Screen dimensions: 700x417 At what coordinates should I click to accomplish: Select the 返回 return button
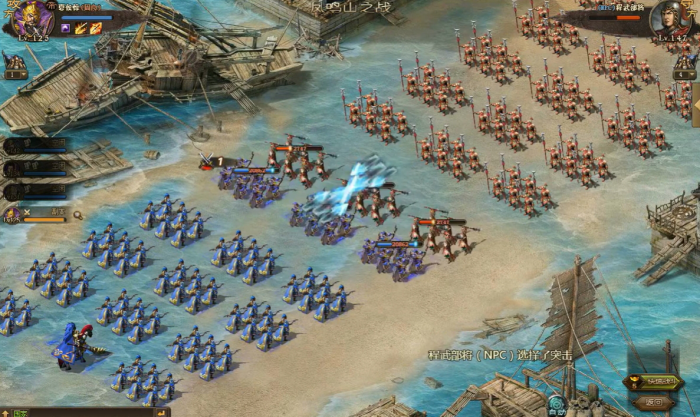point(654,400)
